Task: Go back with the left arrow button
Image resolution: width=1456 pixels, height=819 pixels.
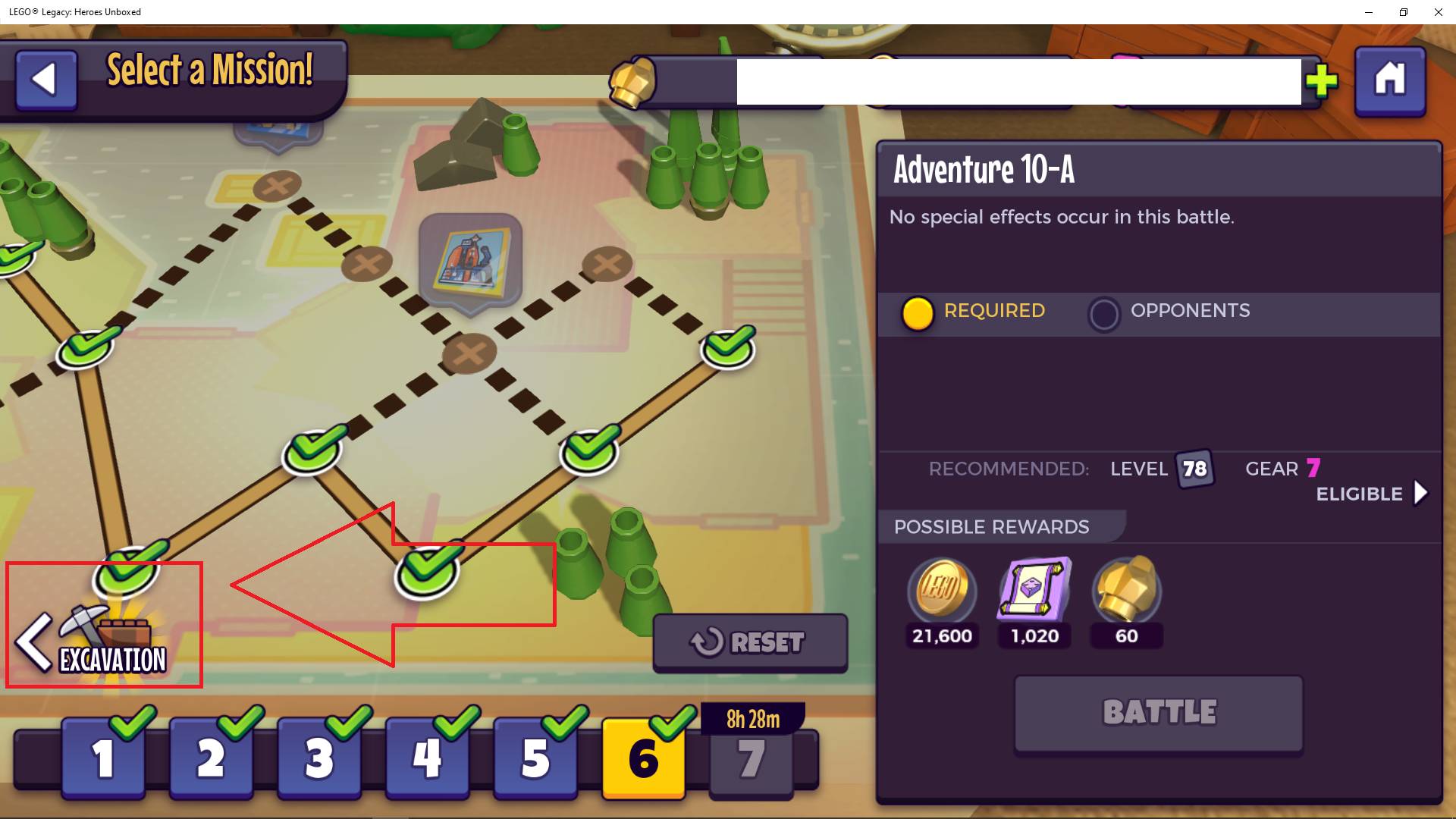Action: click(46, 80)
